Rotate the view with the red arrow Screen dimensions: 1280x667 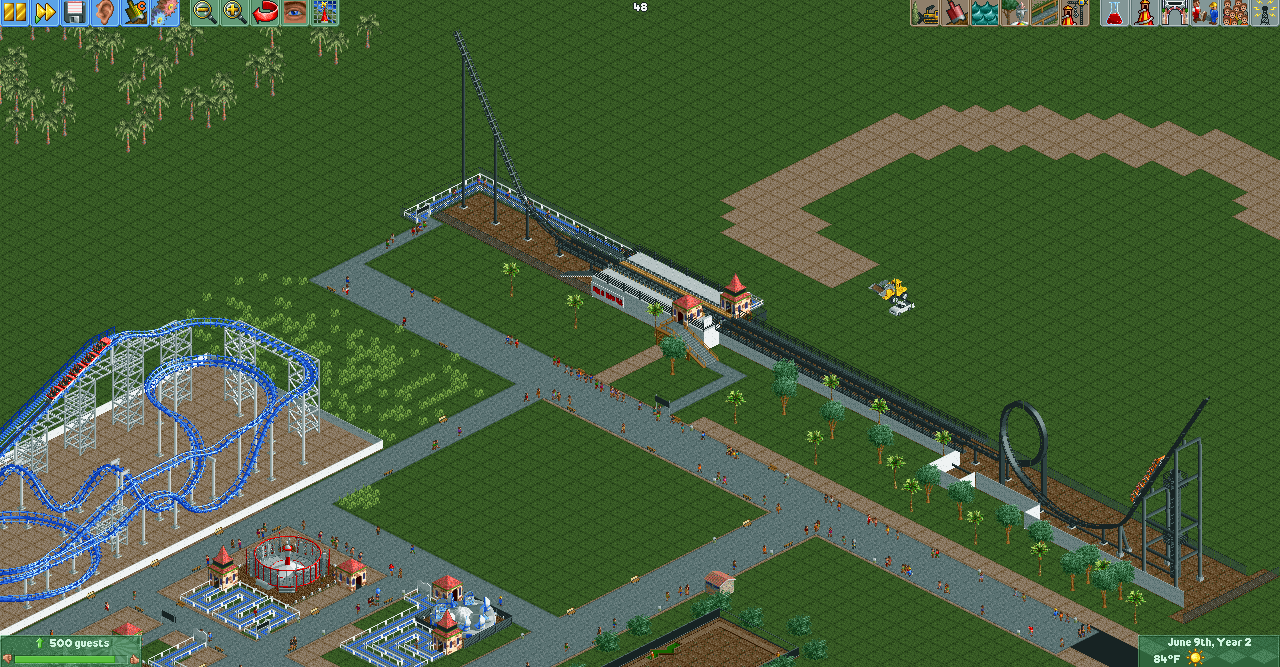point(264,12)
